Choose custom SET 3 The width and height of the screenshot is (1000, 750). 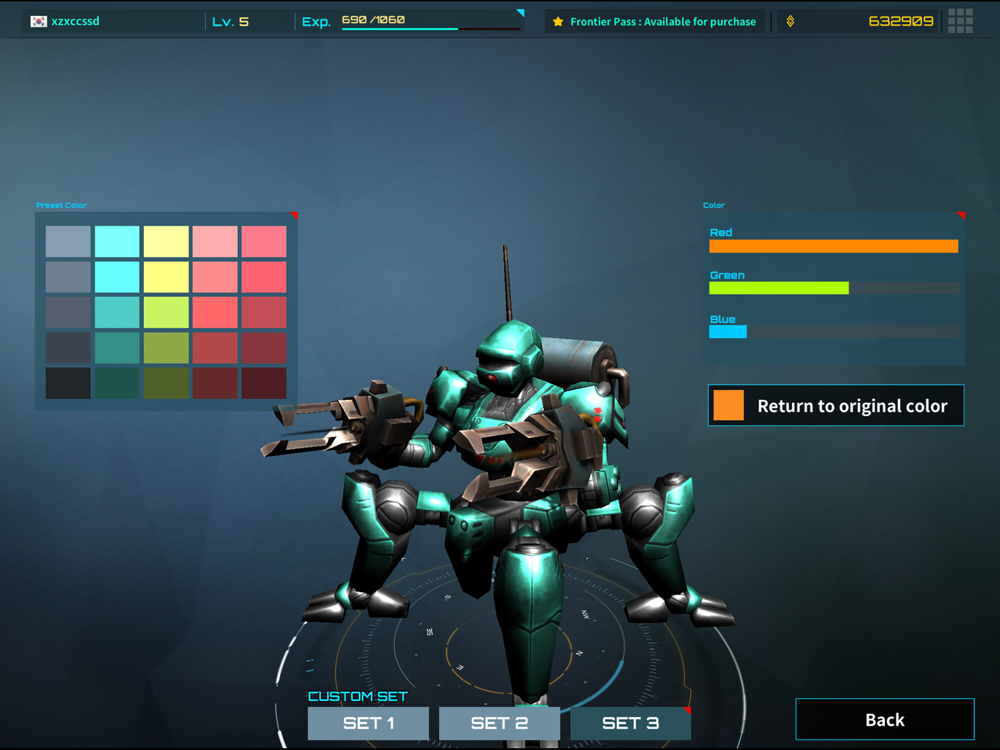coord(630,723)
